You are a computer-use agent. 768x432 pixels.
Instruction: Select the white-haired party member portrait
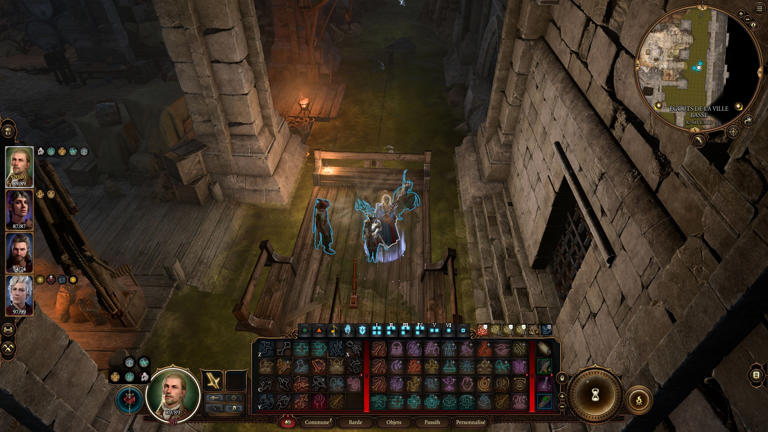tap(19, 296)
